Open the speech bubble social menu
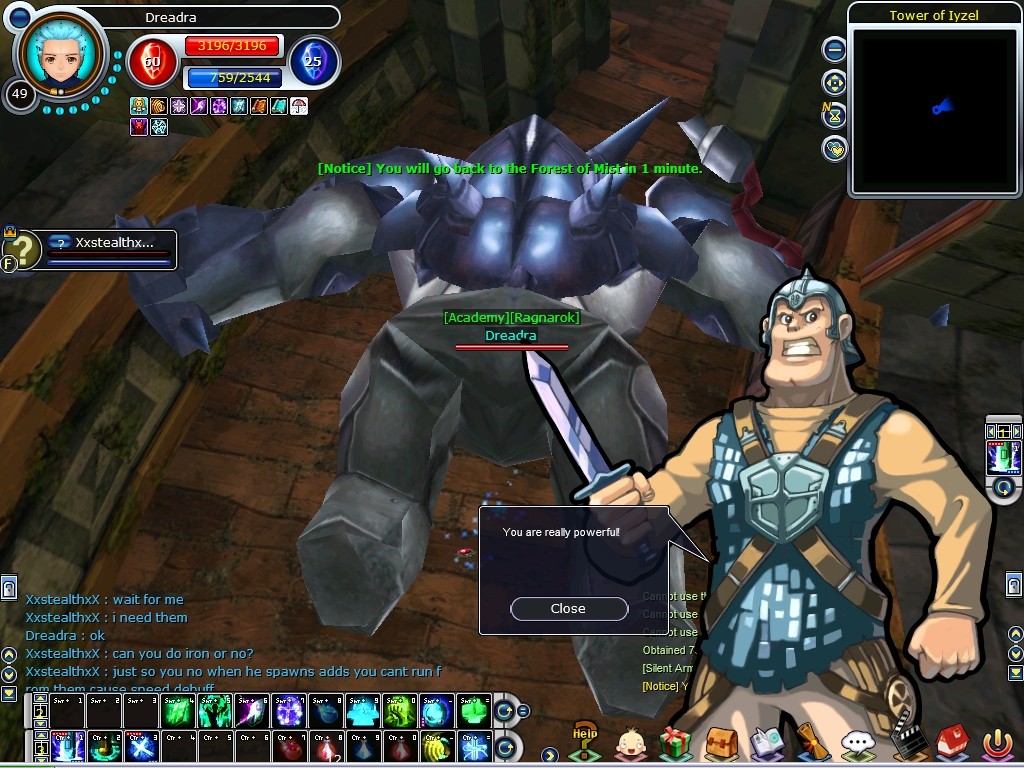The image size is (1024, 768). [858, 744]
